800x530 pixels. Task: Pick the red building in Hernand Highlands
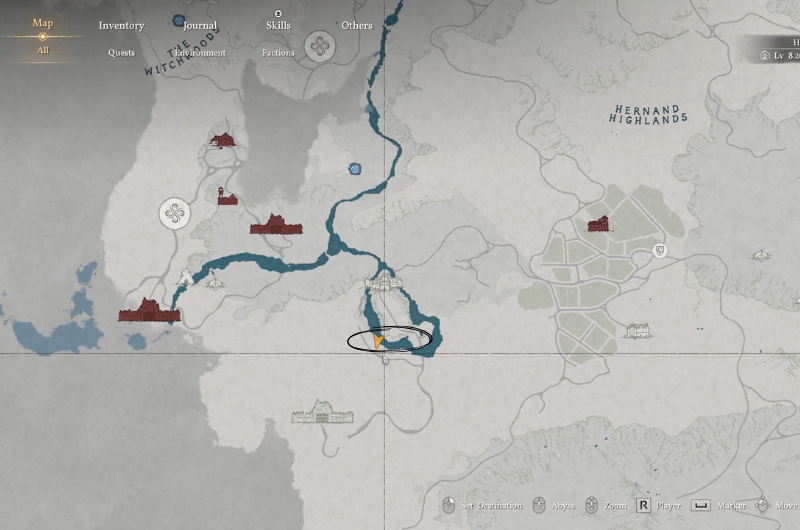pos(599,225)
